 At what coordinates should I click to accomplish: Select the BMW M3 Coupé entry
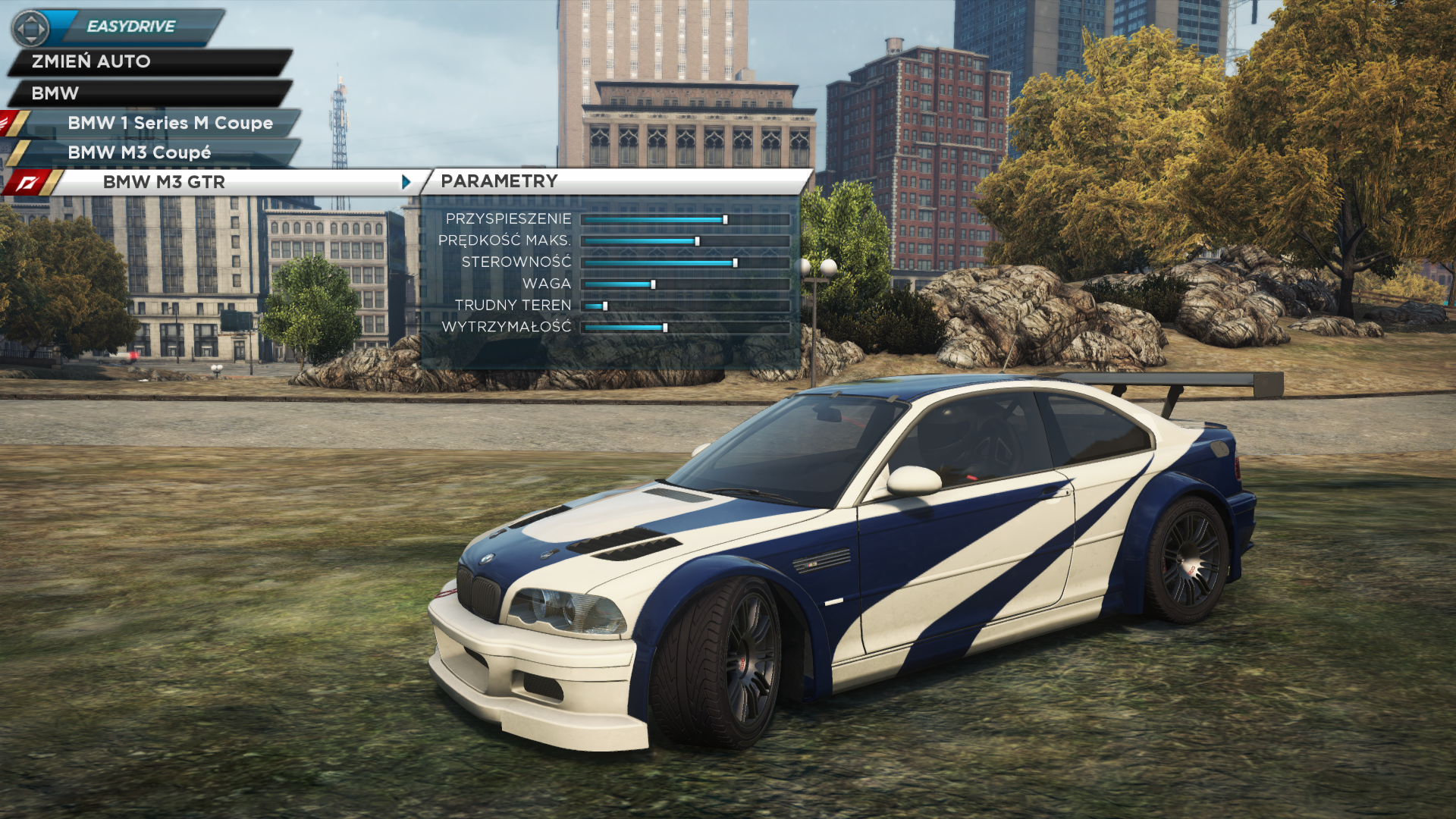(159, 152)
